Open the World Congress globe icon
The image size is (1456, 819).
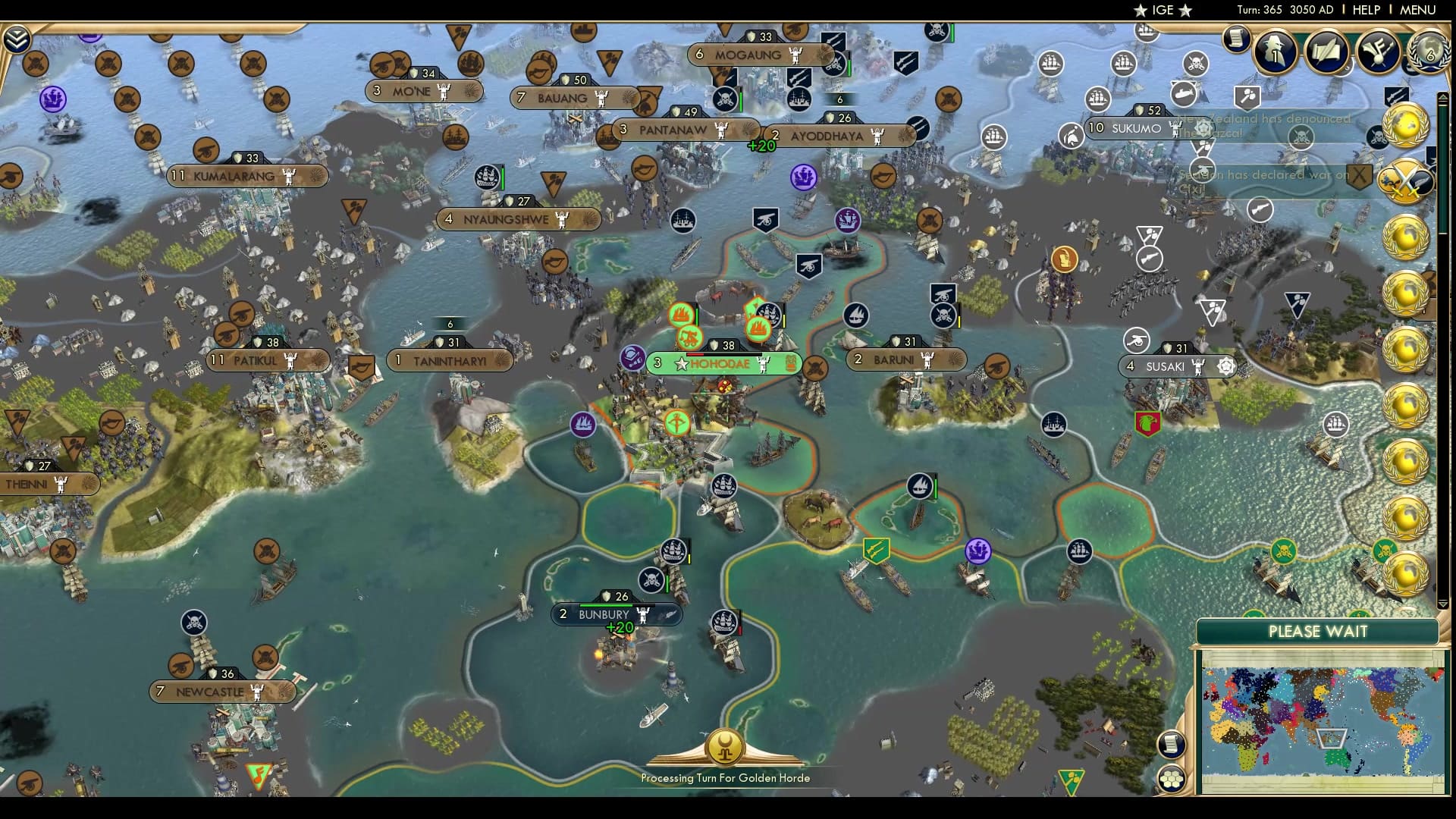tap(1429, 52)
